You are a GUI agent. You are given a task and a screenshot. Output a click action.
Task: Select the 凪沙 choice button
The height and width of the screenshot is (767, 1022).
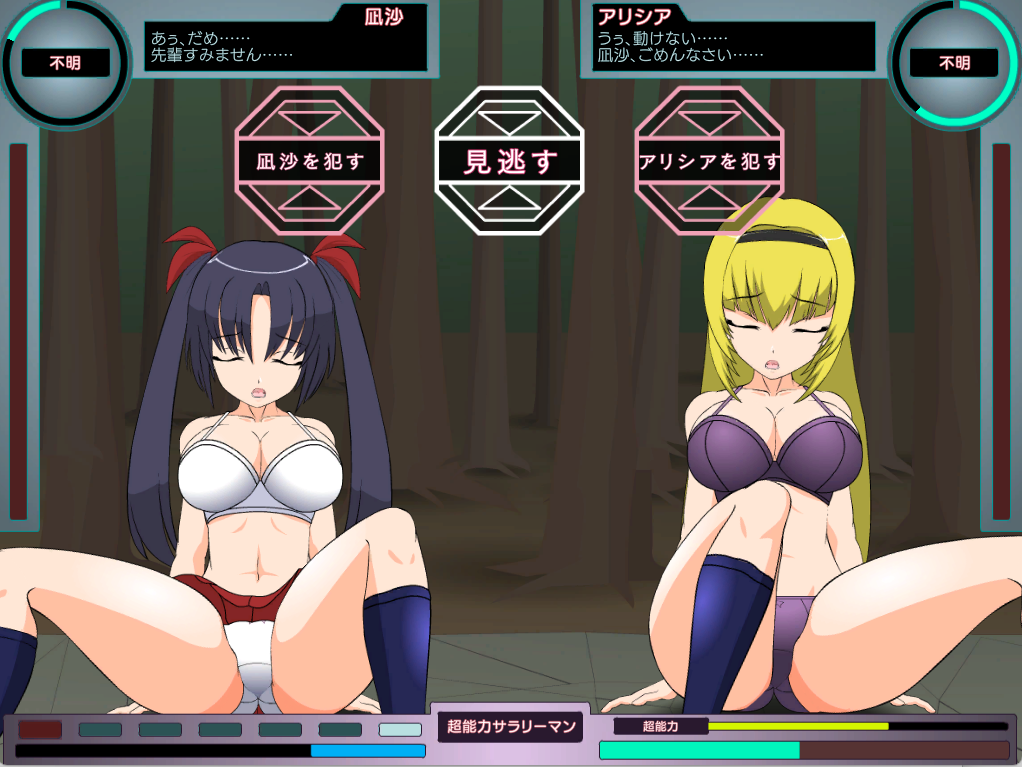pos(310,161)
